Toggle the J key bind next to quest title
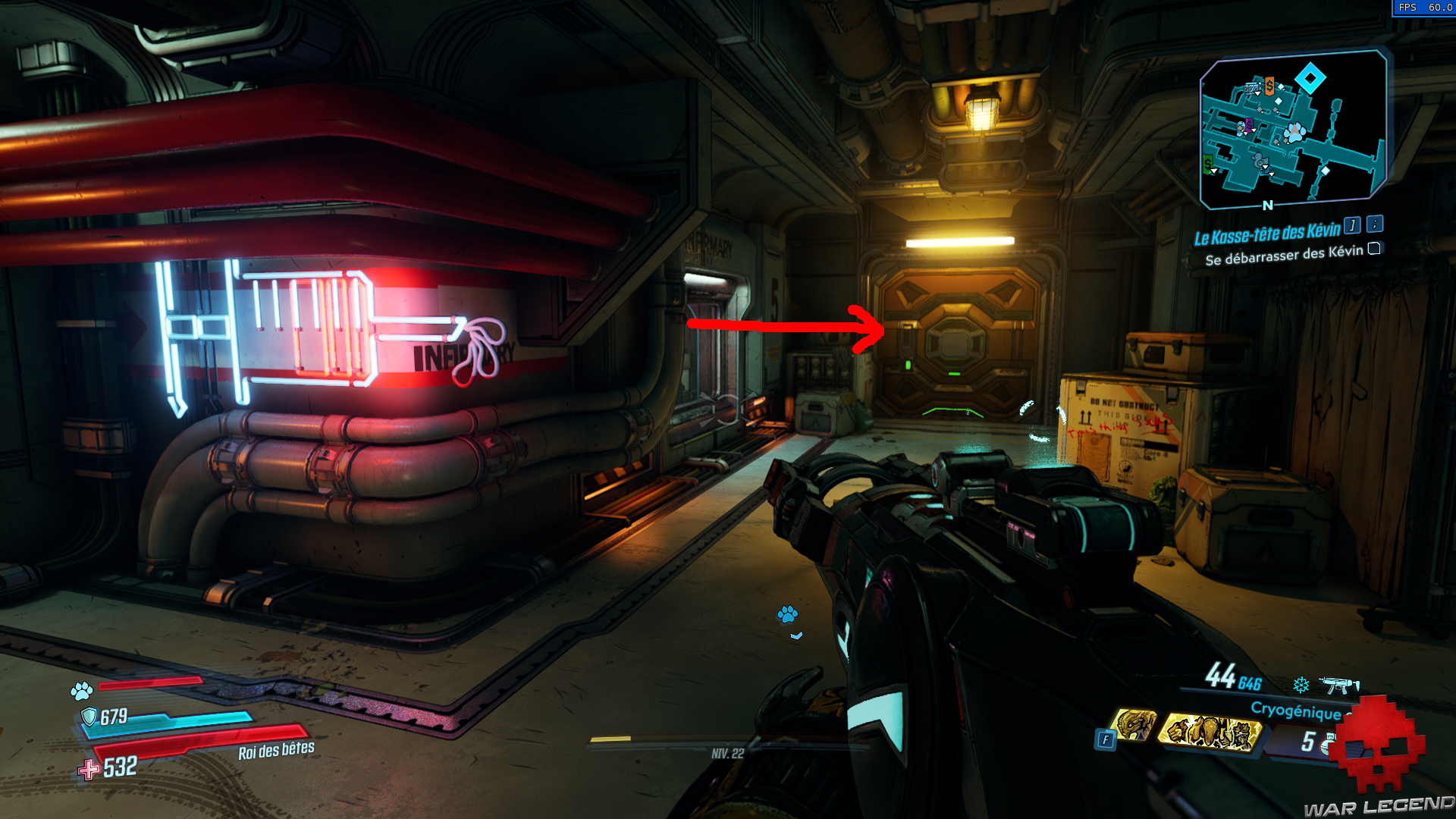Image resolution: width=1456 pixels, height=819 pixels. coord(1351,227)
